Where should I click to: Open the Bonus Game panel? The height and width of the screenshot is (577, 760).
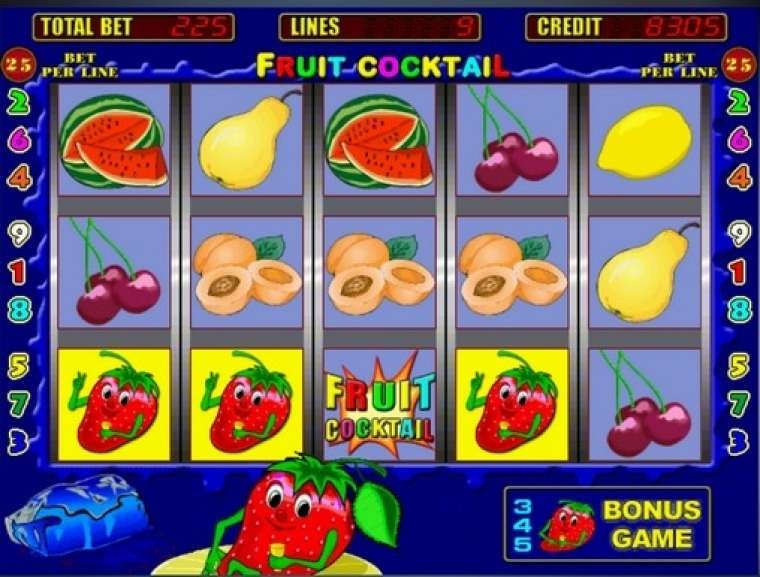(x=608, y=523)
